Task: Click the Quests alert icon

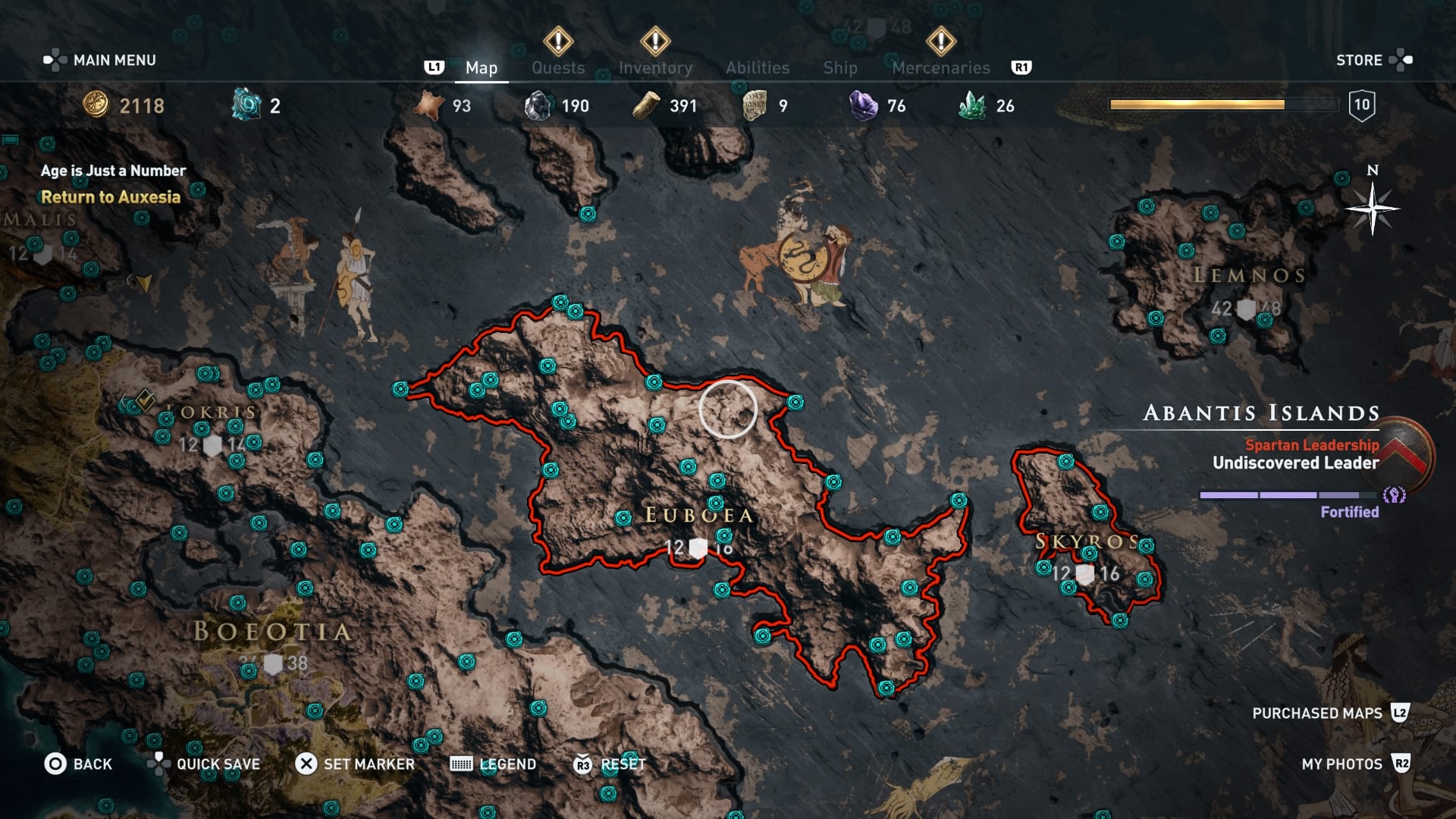Action: [559, 42]
